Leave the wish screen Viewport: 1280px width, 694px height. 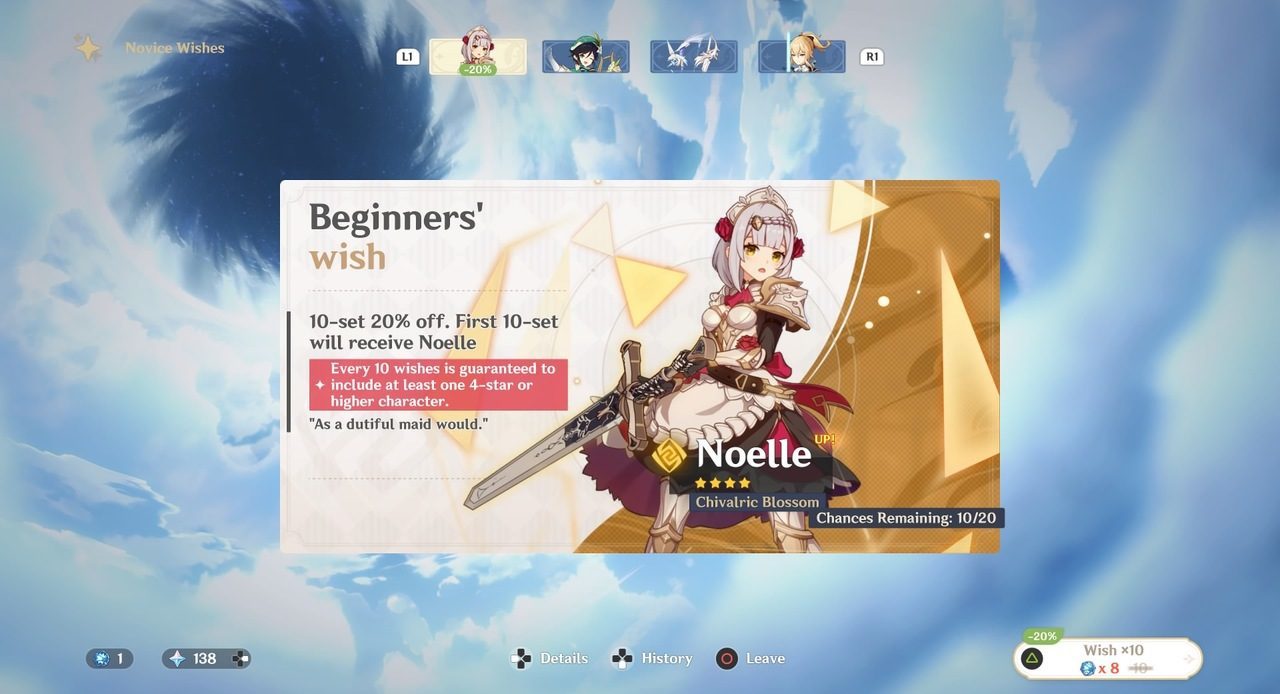click(751, 658)
